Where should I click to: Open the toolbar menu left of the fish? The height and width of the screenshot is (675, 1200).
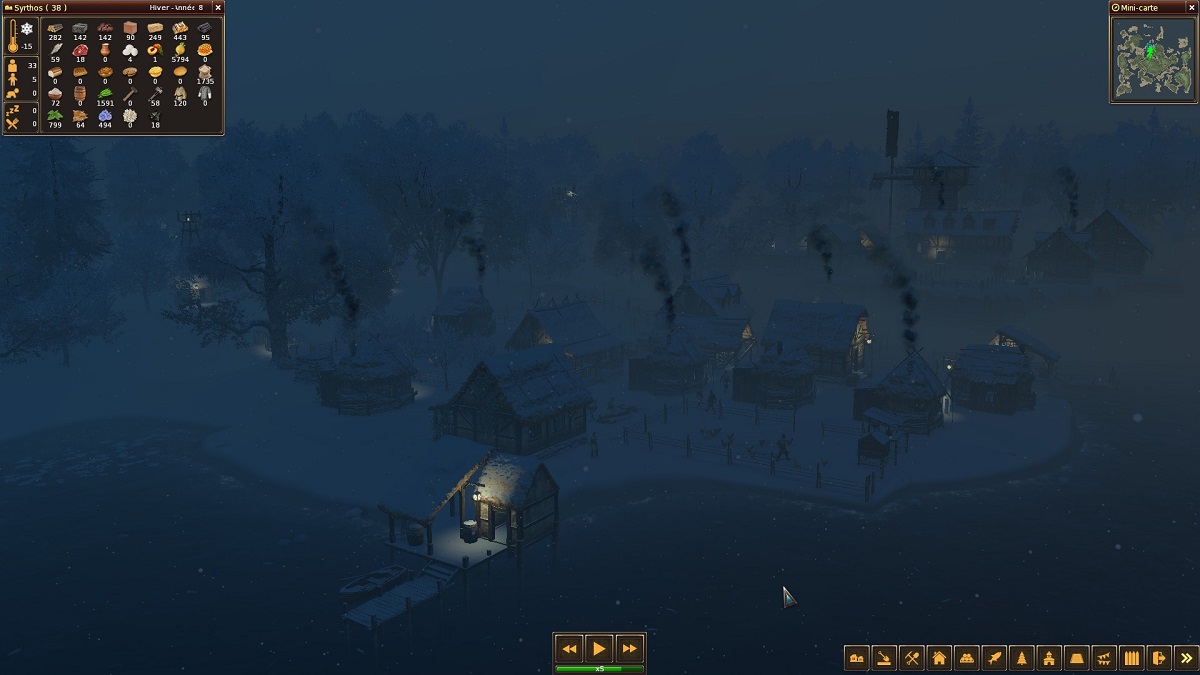967,658
